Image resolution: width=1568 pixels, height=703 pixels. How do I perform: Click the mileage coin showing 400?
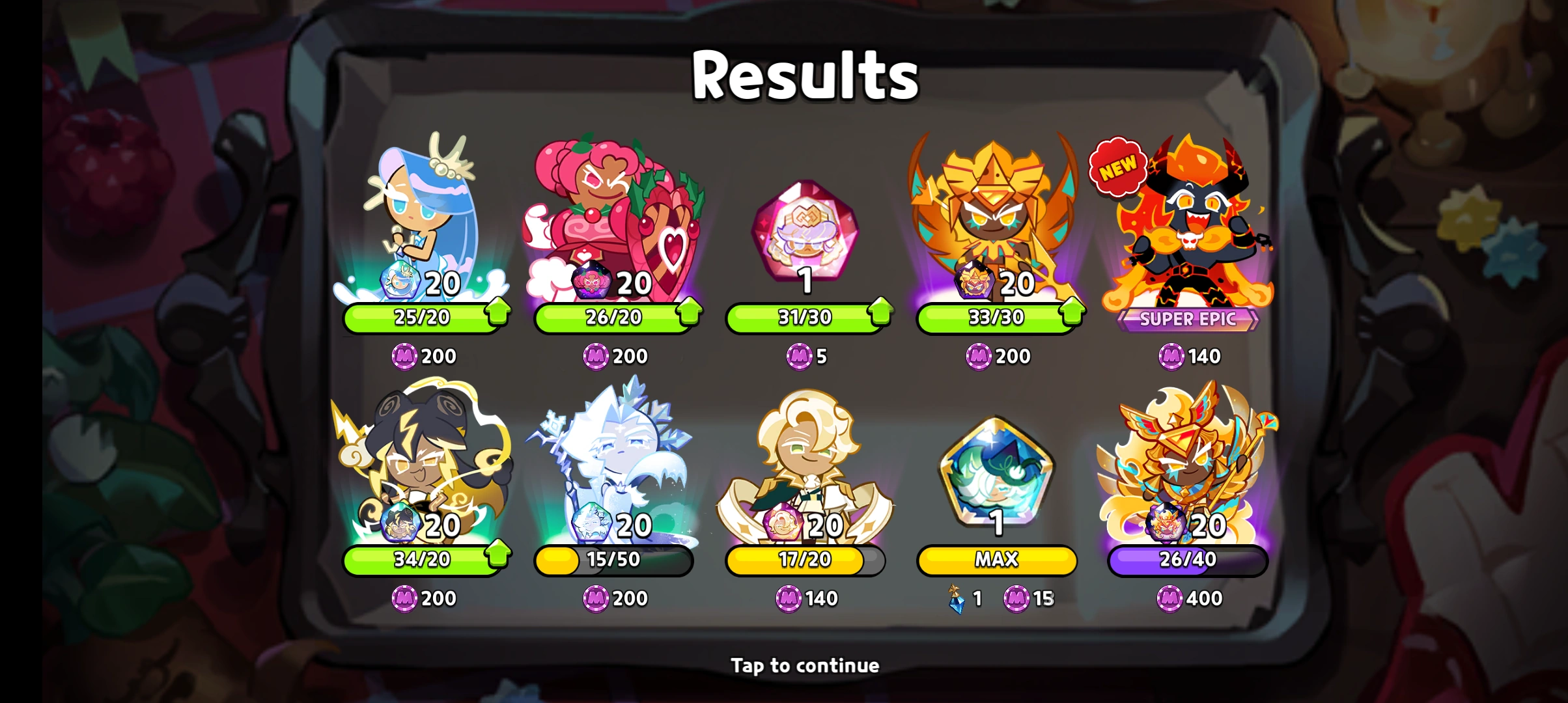click(1171, 598)
